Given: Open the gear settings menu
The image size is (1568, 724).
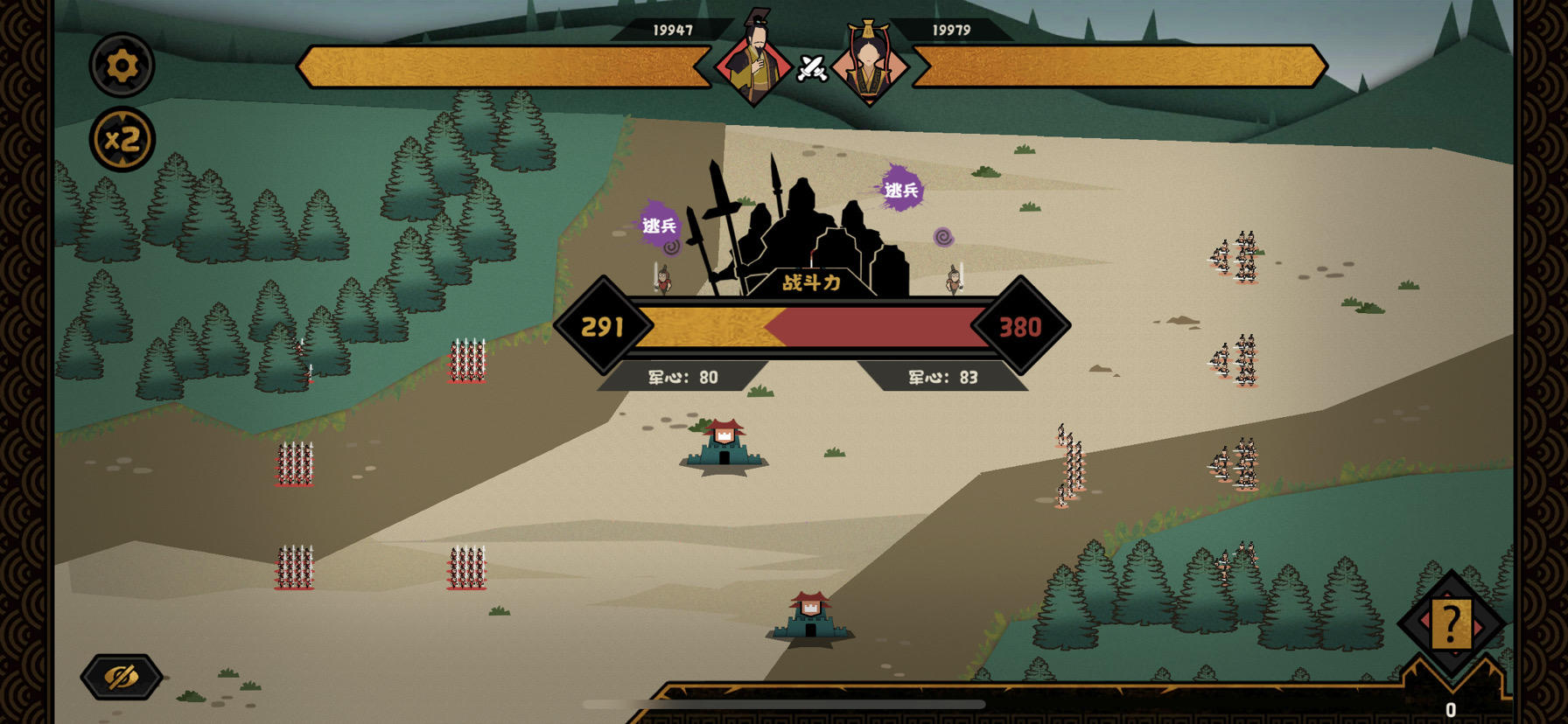Looking at the screenshot, I should tap(122, 65).
